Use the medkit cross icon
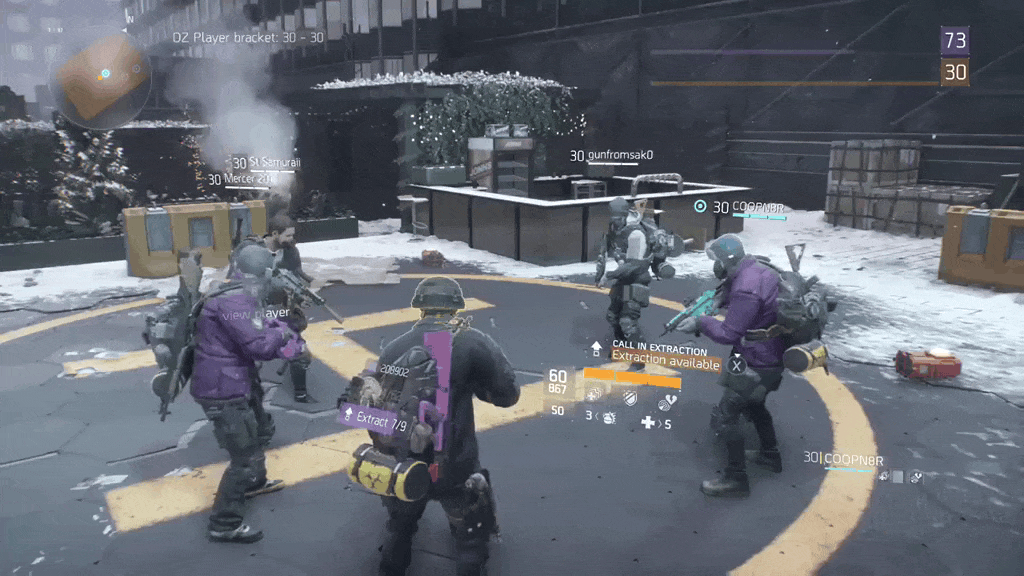Screen dimensions: 1024x576 [x=648, y=424]
